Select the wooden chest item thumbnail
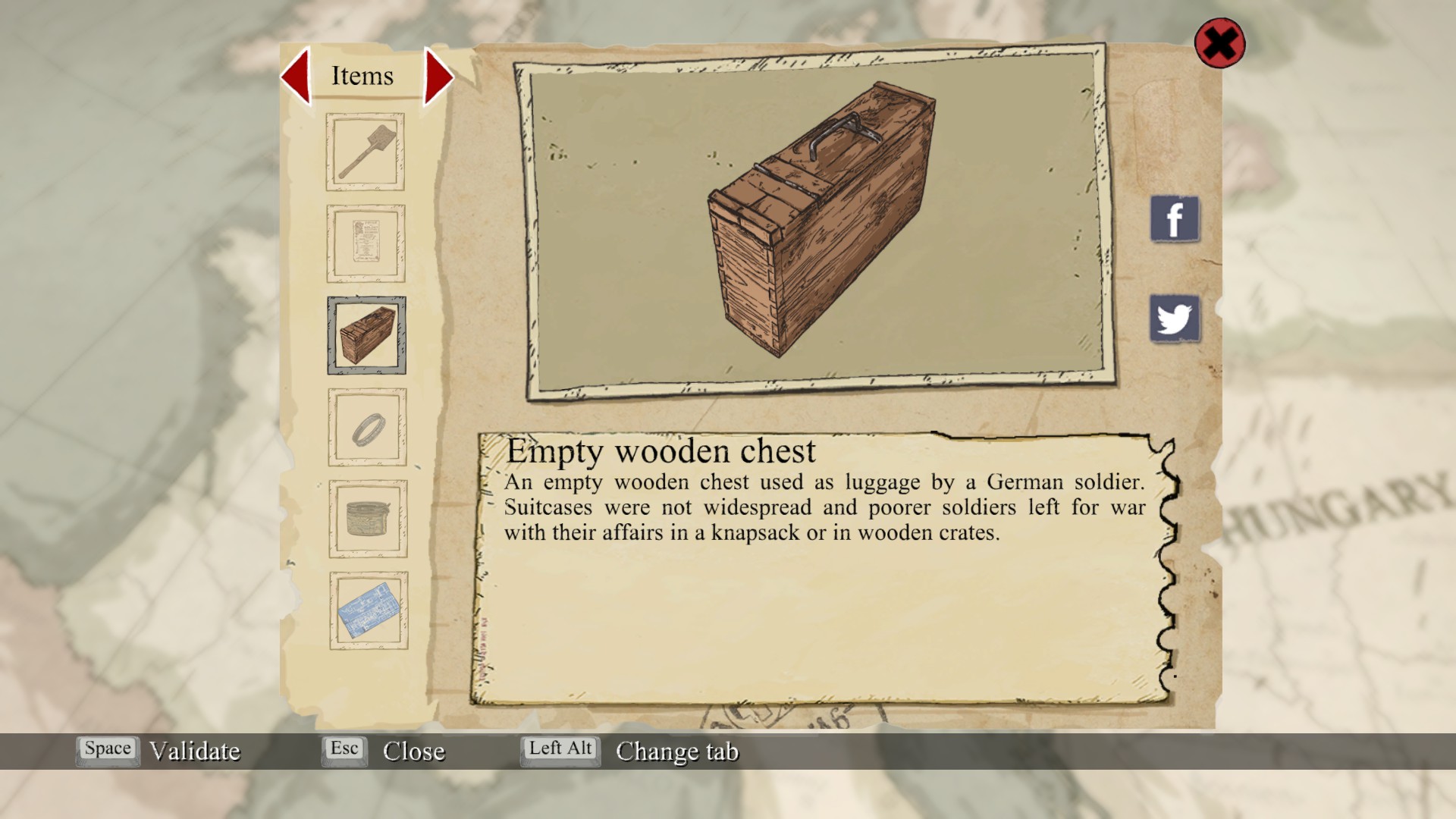Image resolution: width=1456 pixels, height=819 pixels. [x=367, y=335]
